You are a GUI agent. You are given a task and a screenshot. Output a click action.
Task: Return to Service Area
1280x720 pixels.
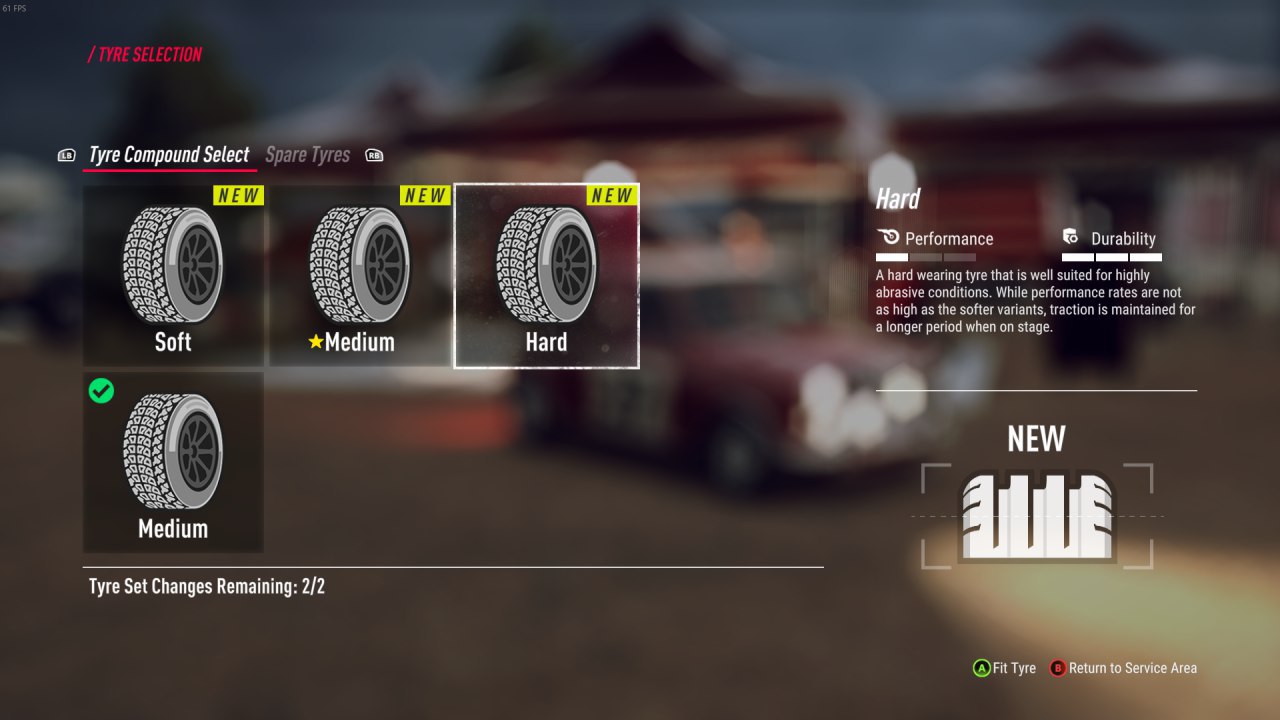(x=1123, y=668)
